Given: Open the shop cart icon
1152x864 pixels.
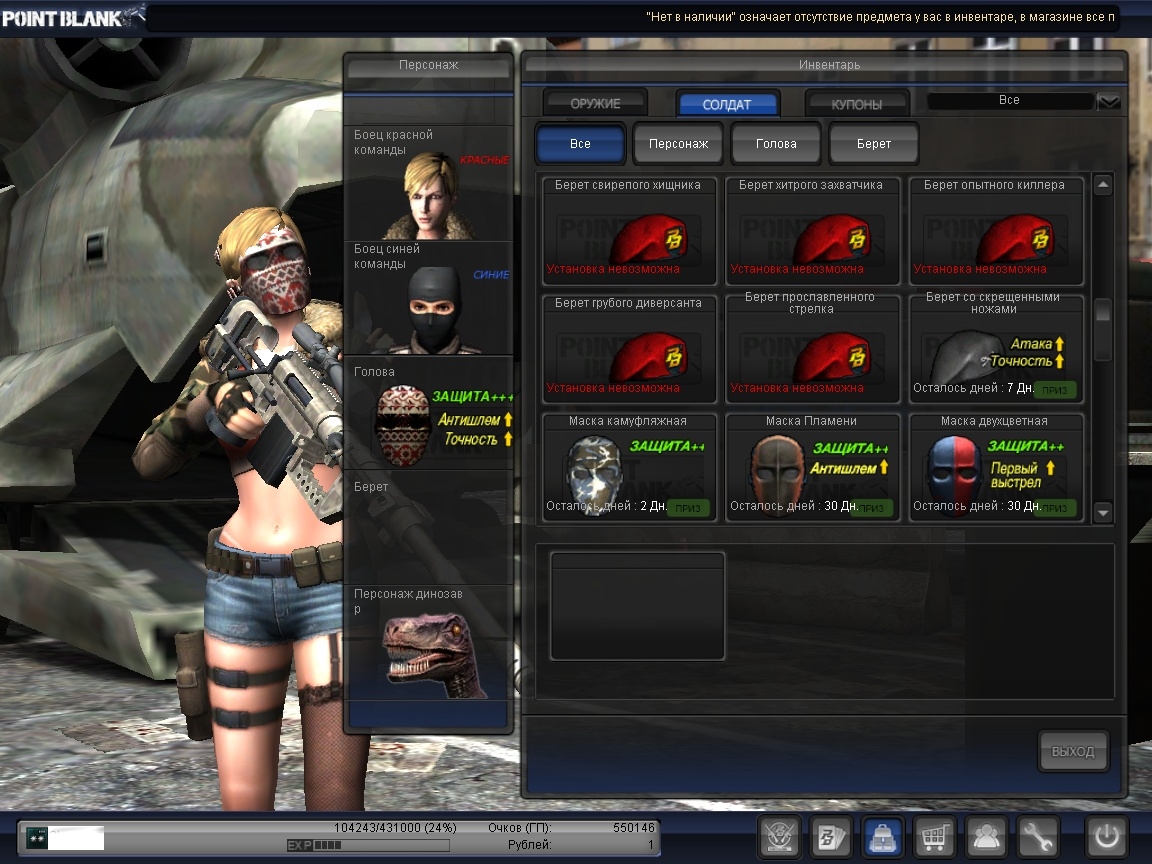Looking at the screenshot, I should 933,836.
